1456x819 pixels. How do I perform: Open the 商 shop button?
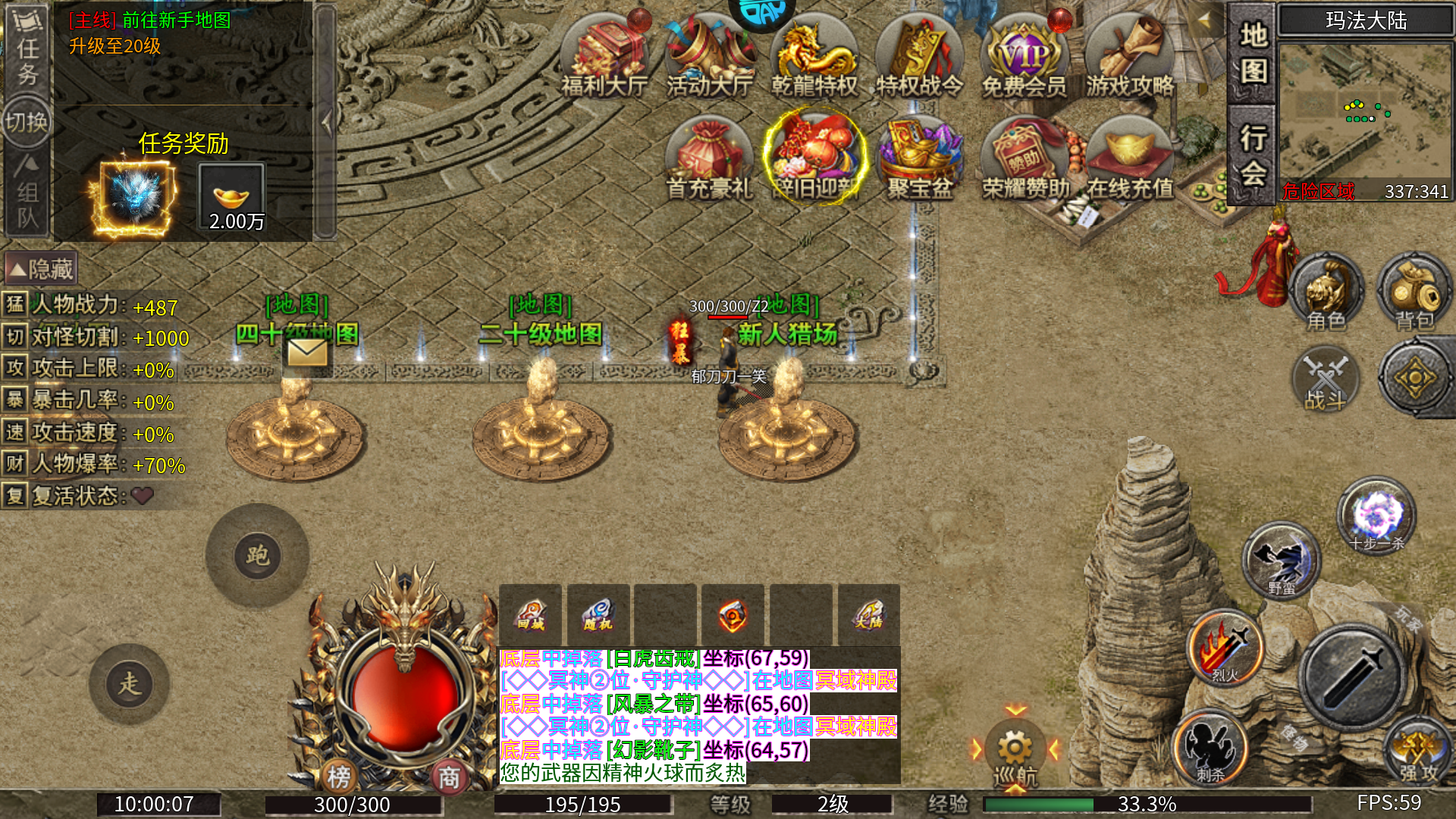click(449, 777)
